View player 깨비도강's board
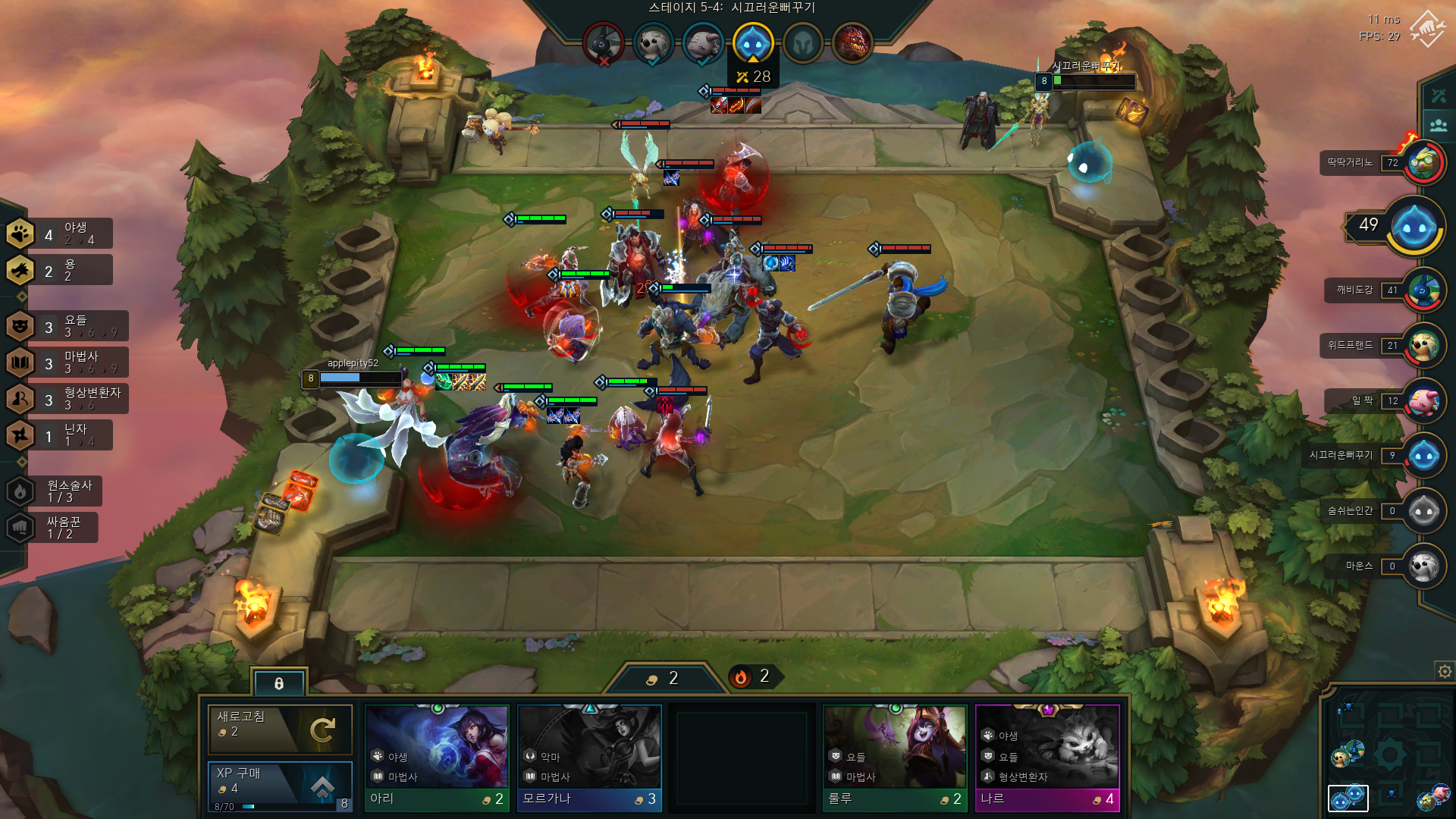1456x819 pixels. 1423,290
